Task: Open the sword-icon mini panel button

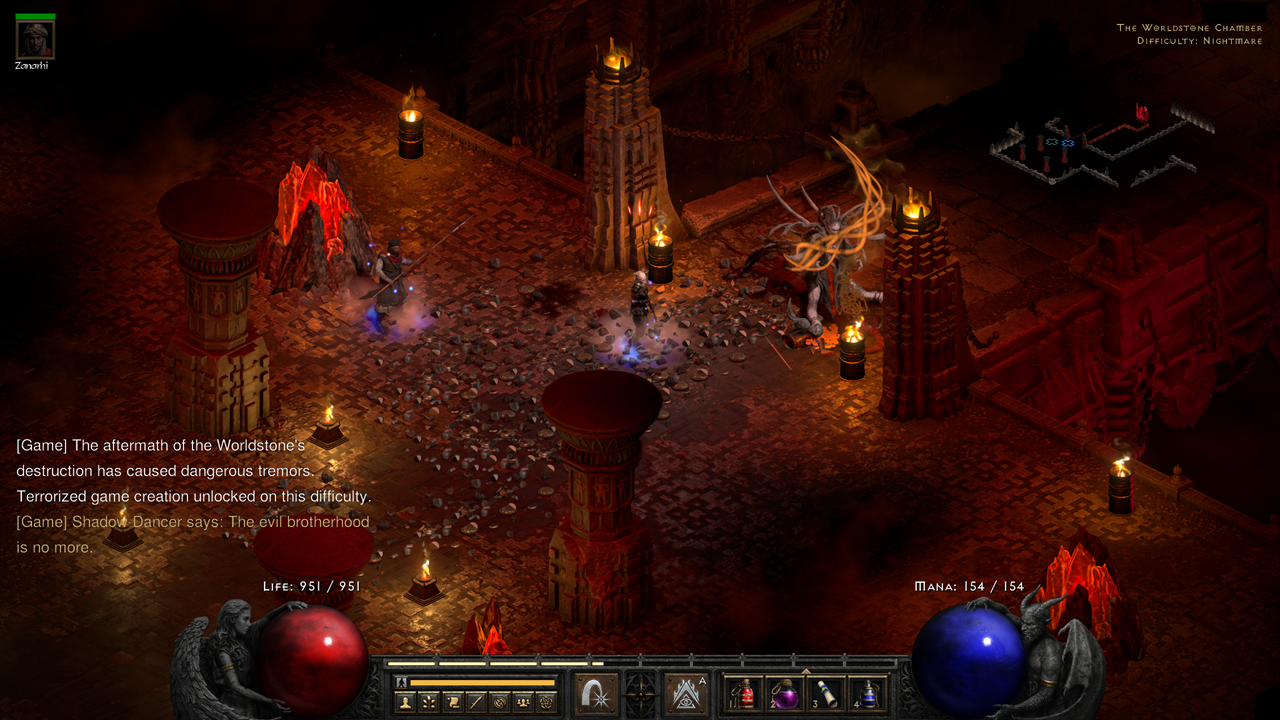Action: (x=475, y=702)
